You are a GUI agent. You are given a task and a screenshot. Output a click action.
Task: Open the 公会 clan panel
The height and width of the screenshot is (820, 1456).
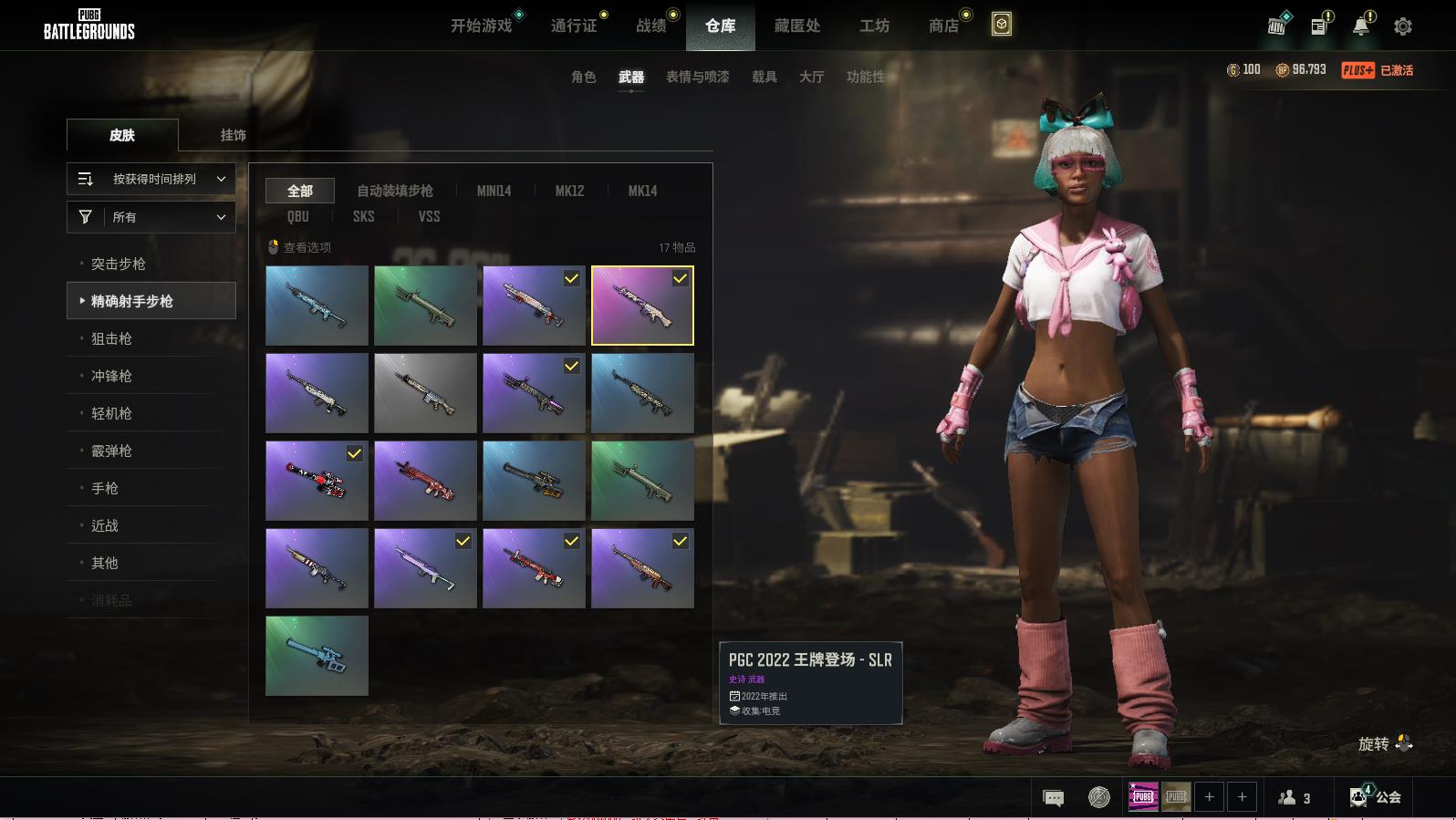coord(1376,797)
